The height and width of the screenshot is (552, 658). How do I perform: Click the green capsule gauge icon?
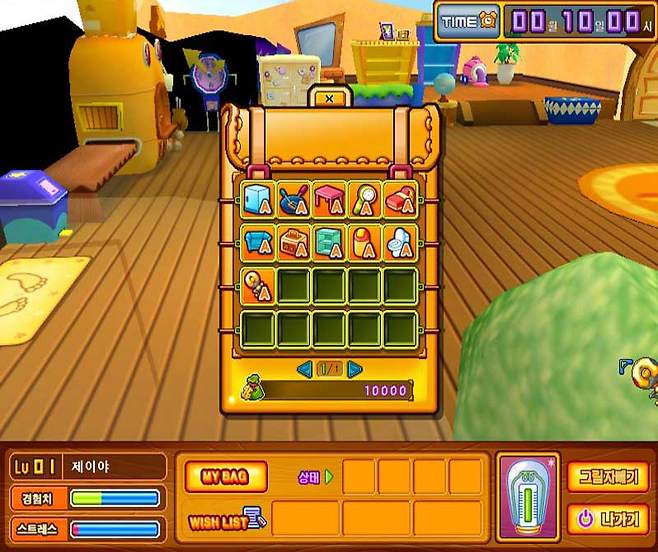[x=527, y=497]
